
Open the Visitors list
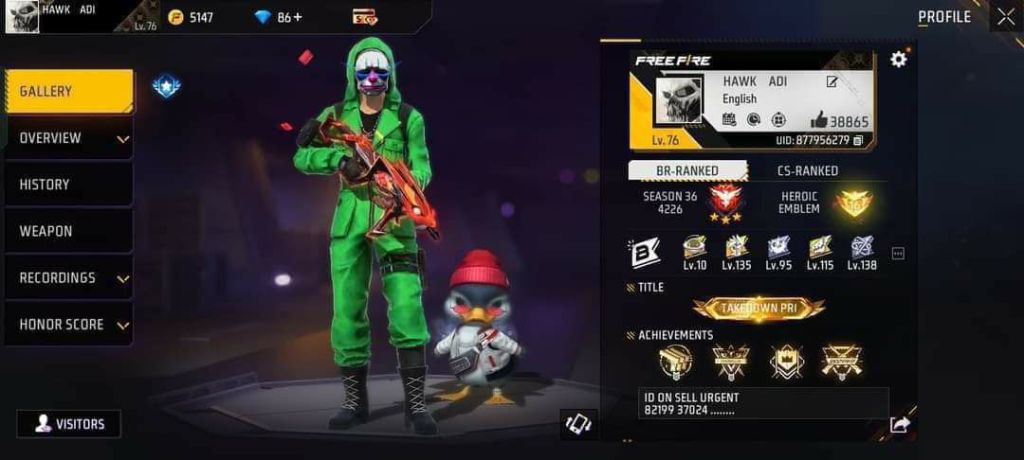tap(68, 424)
